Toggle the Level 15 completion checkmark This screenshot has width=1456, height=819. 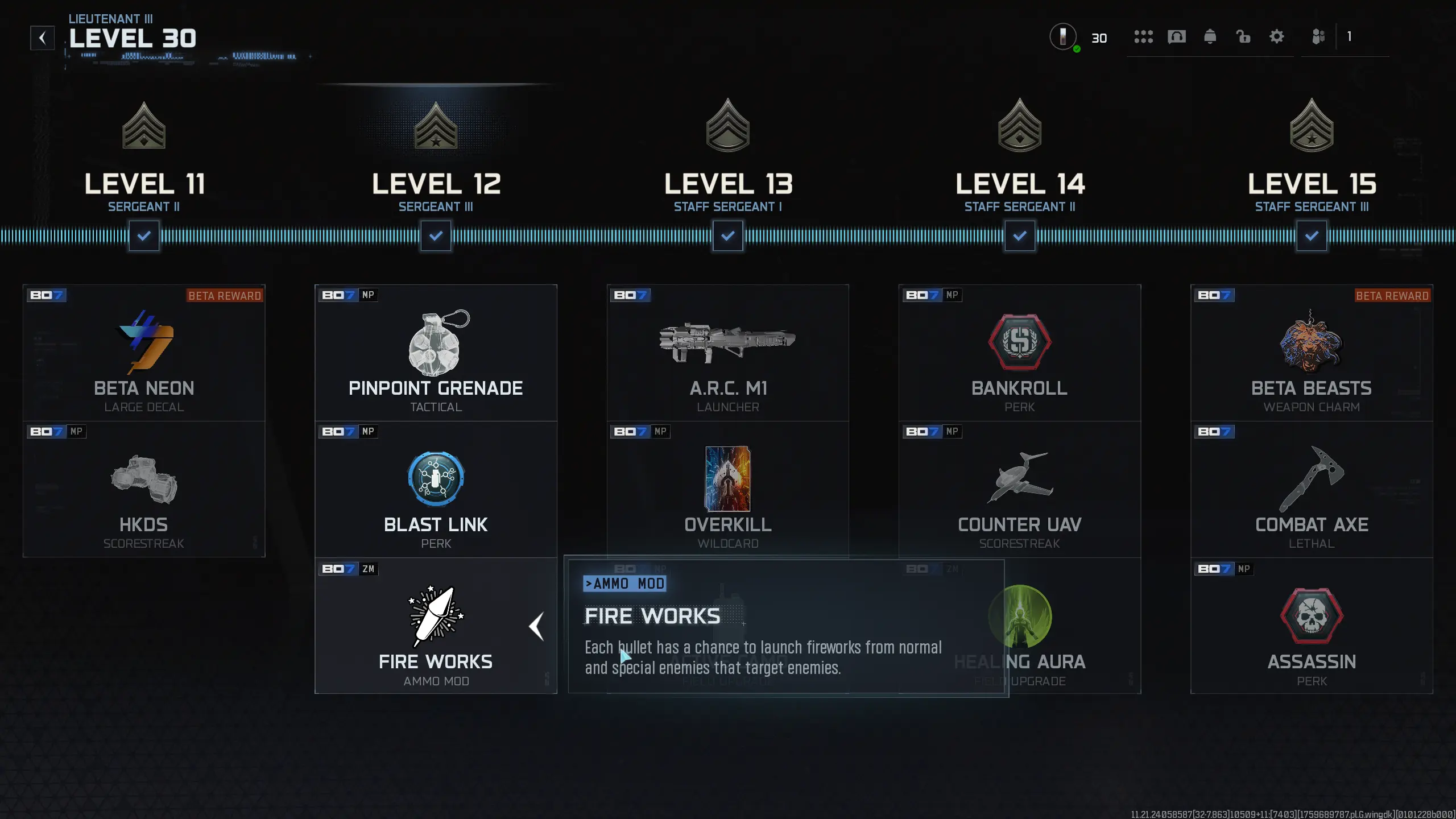coord(1312,235)
